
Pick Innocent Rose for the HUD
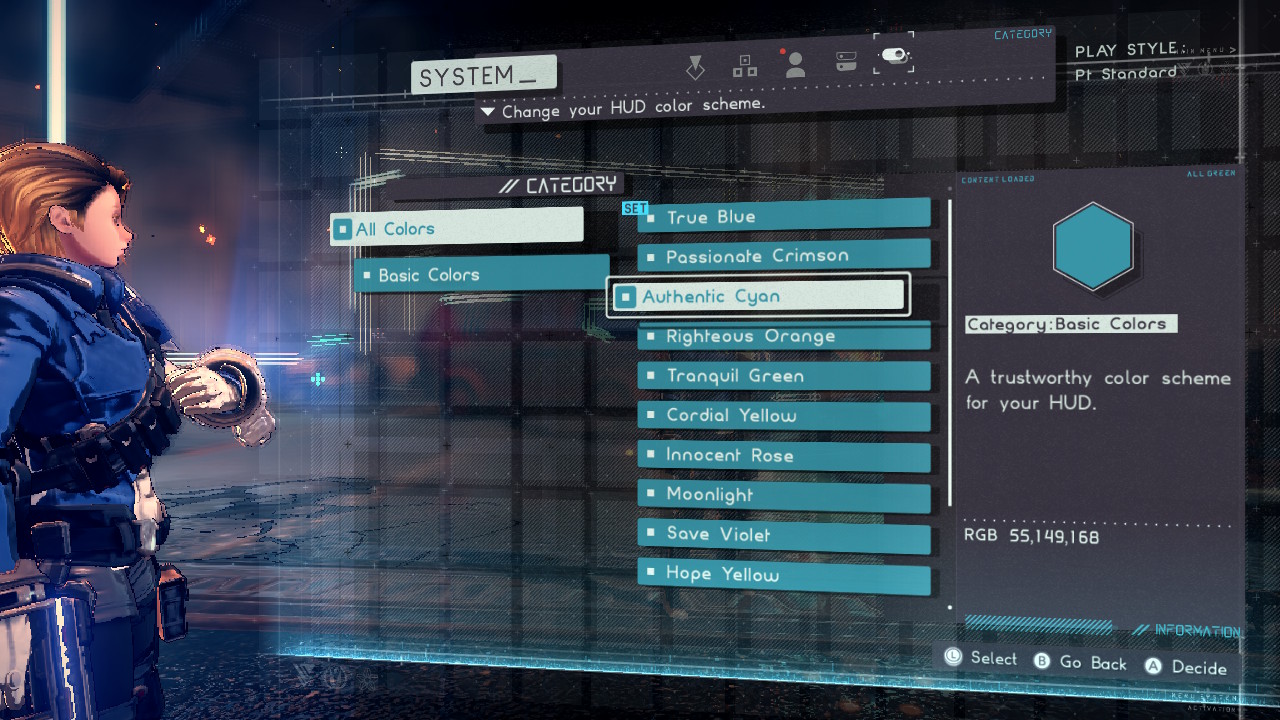click(783, 456)
